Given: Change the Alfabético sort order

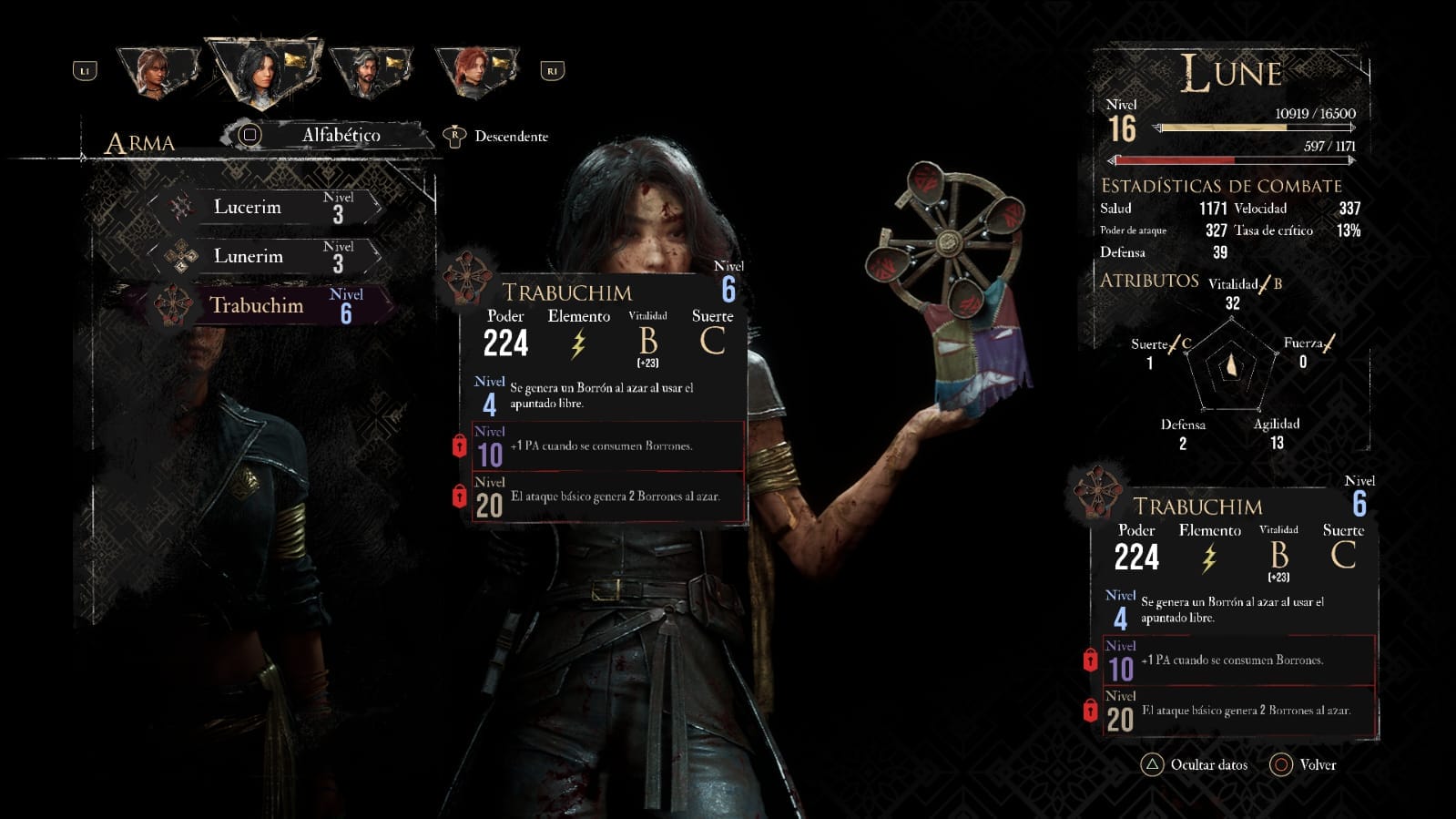Looking at the screenshot, I should [328, 136].
